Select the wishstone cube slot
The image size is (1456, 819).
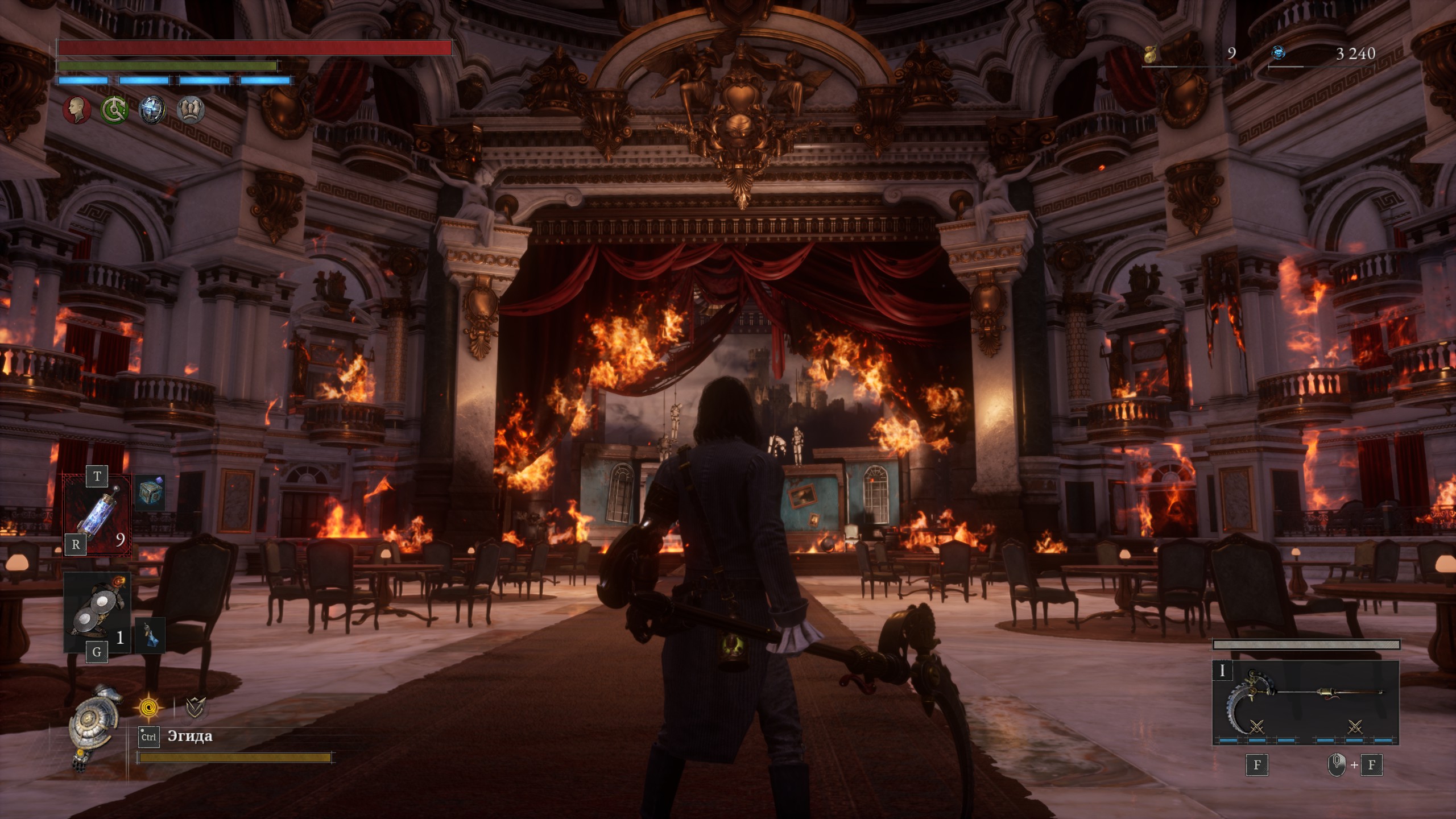[x=151, y=493]
